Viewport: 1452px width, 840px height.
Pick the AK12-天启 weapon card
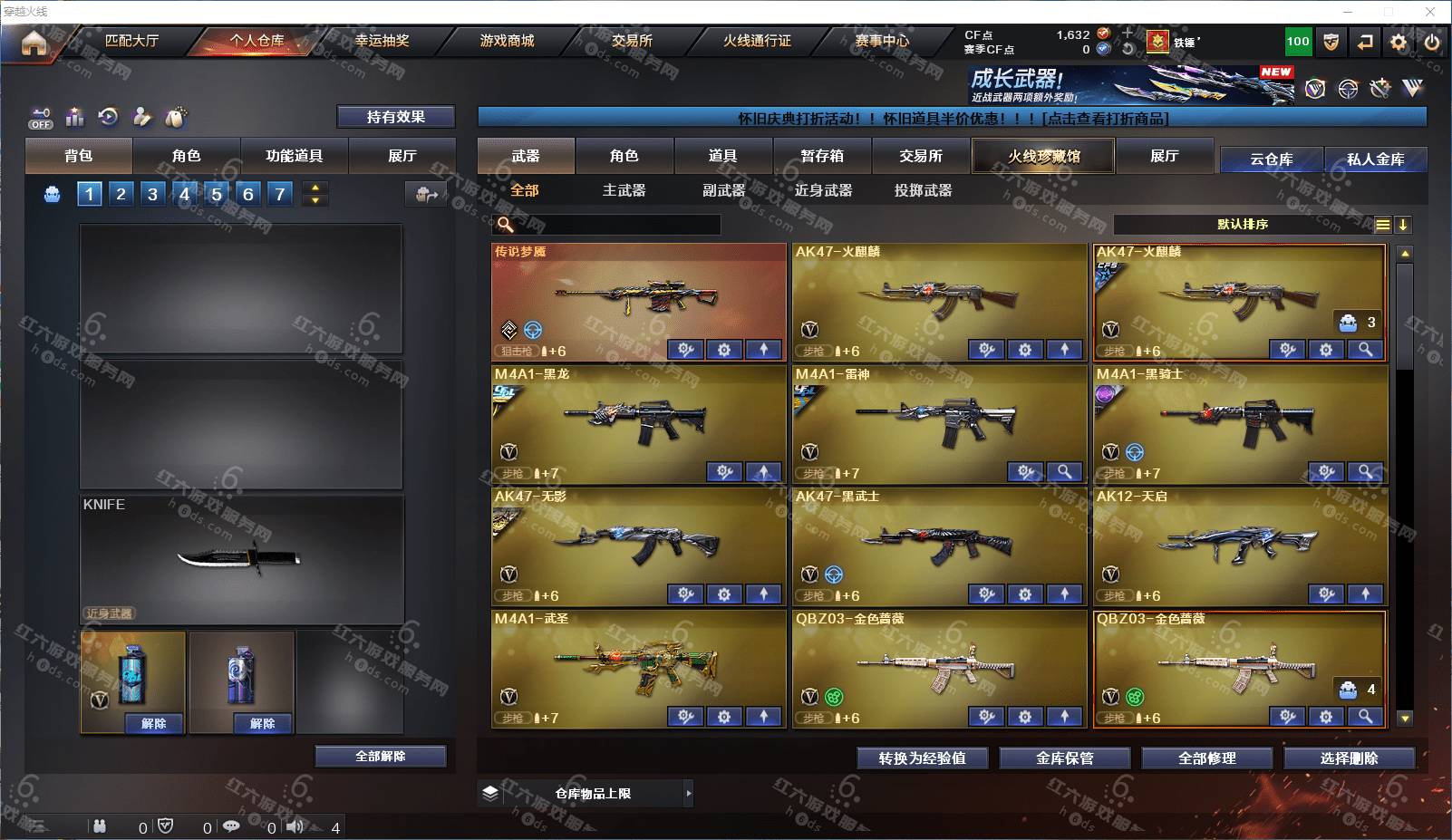pyautogui.click(x=1239, y=541)
